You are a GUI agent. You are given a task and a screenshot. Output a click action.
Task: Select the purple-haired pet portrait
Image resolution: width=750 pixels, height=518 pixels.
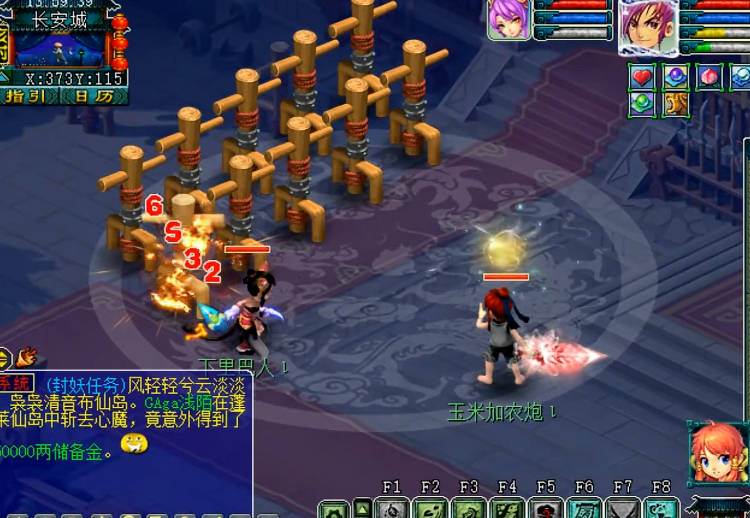pyautogui.click(x=509, y=19)
